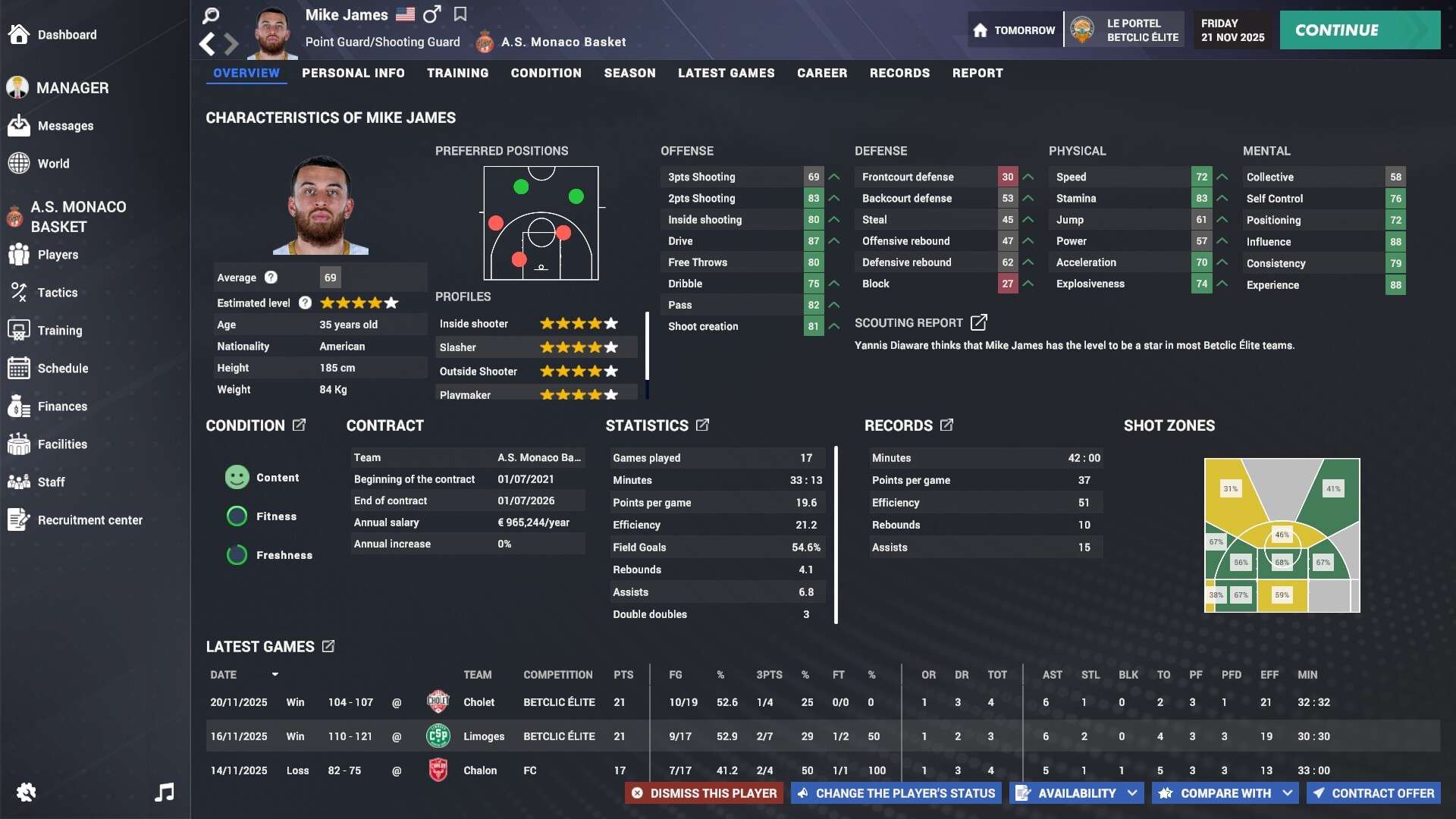Switch to the Career tab
Screen dimensions: 1456x819
pyautogui.click(x=821, y=73)
